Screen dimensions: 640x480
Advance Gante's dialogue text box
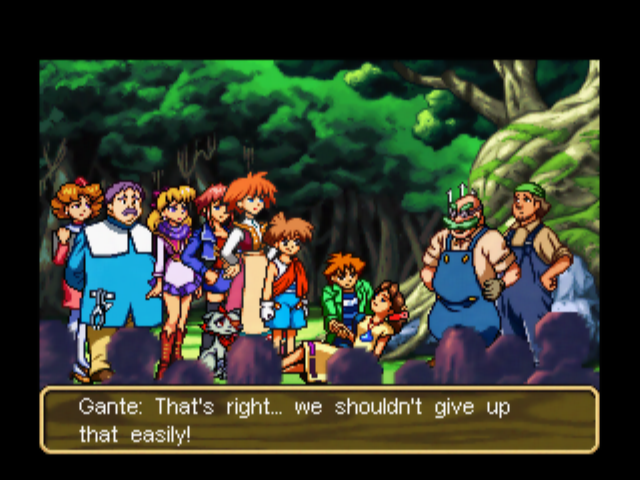point(319,420)
